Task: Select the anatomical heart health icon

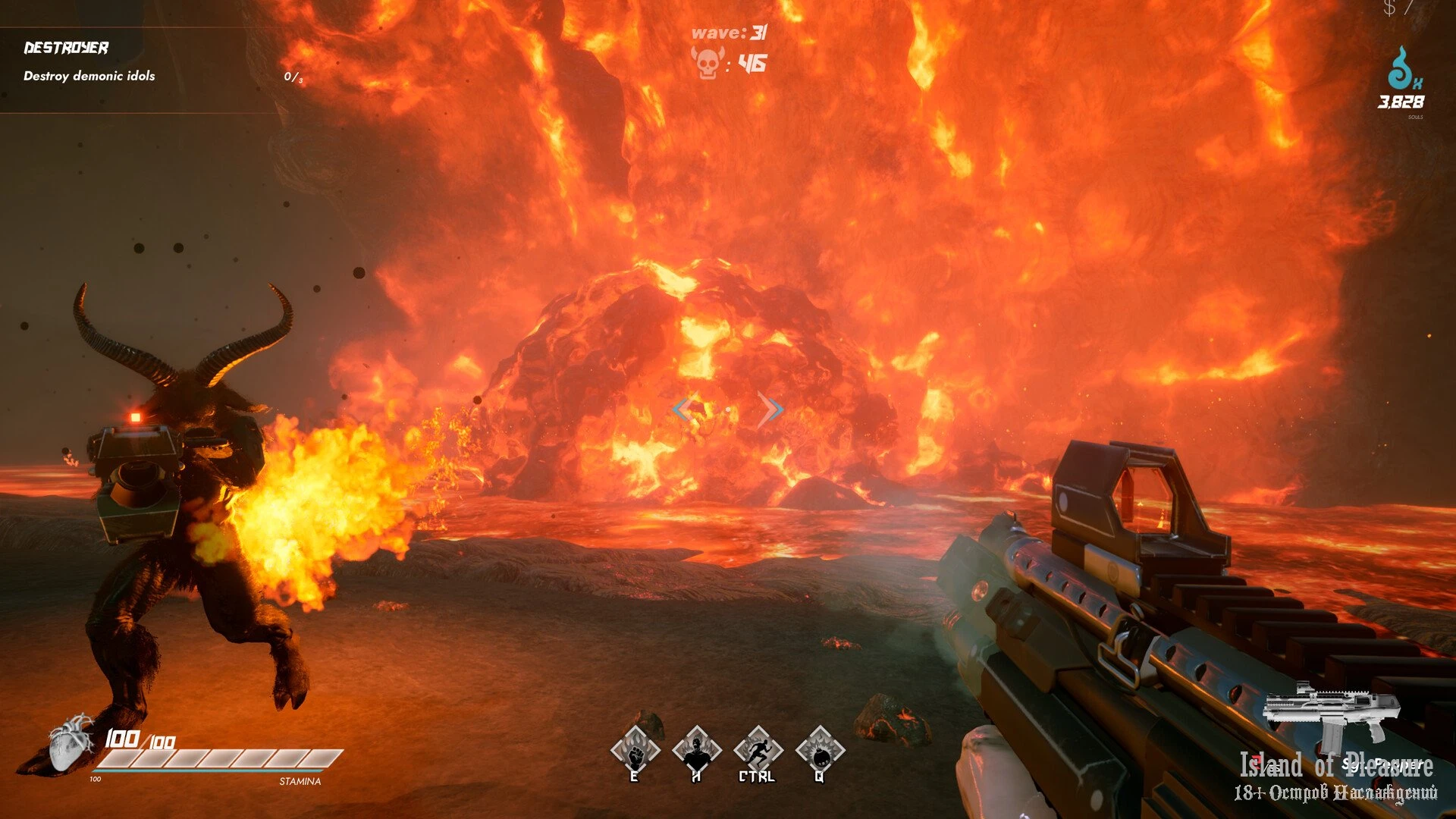Action: tap(71, 742)
